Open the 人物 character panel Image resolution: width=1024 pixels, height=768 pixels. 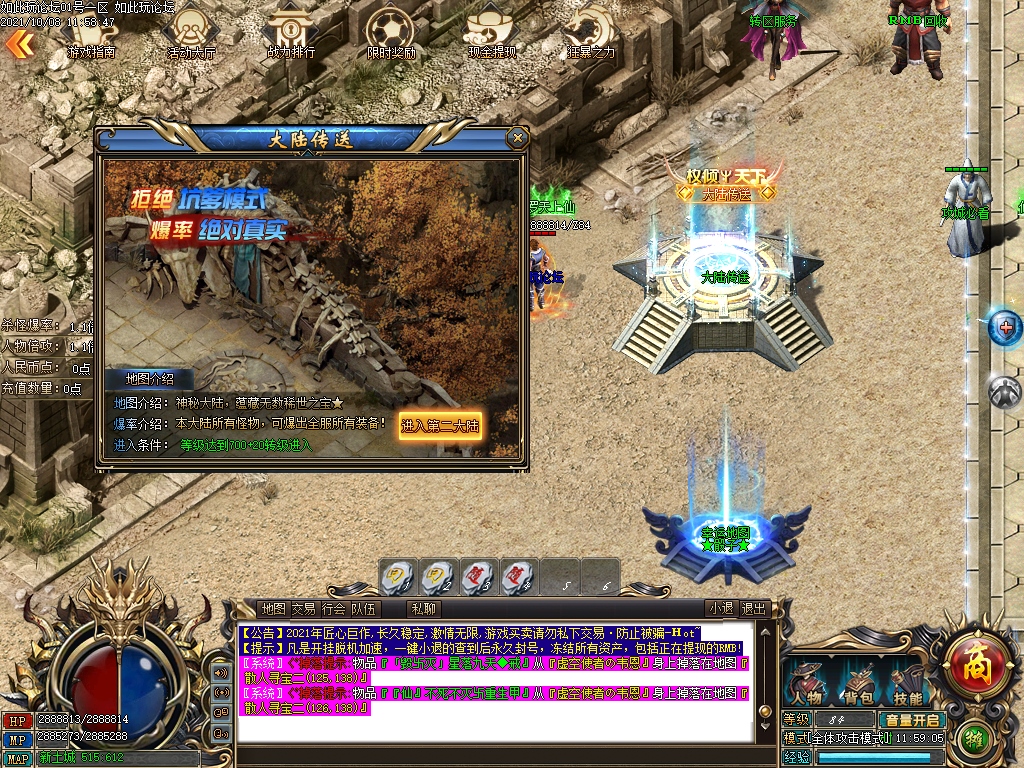point(805,684)
